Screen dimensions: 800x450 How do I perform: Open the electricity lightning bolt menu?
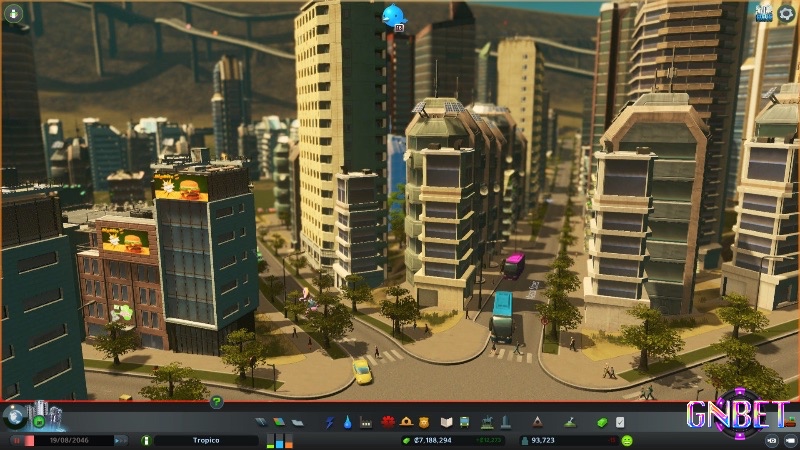point(329,422)
